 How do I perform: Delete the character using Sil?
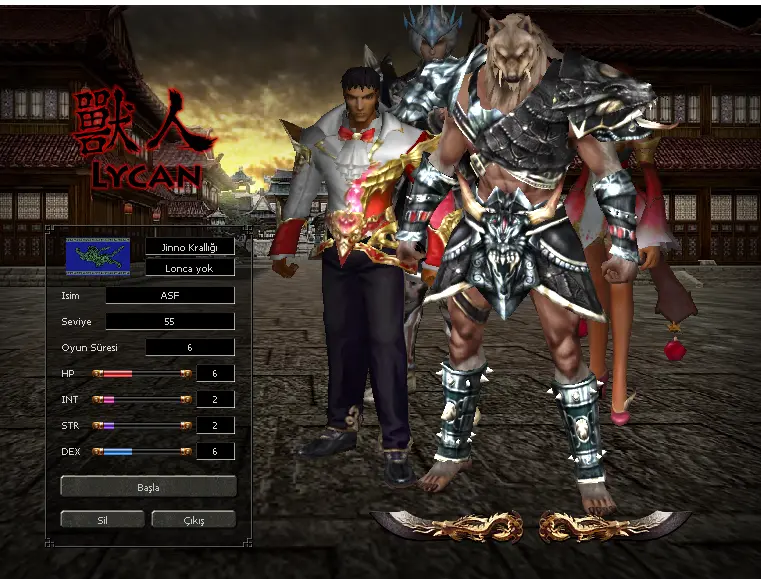pyautogui.click(x=102, y=519)
